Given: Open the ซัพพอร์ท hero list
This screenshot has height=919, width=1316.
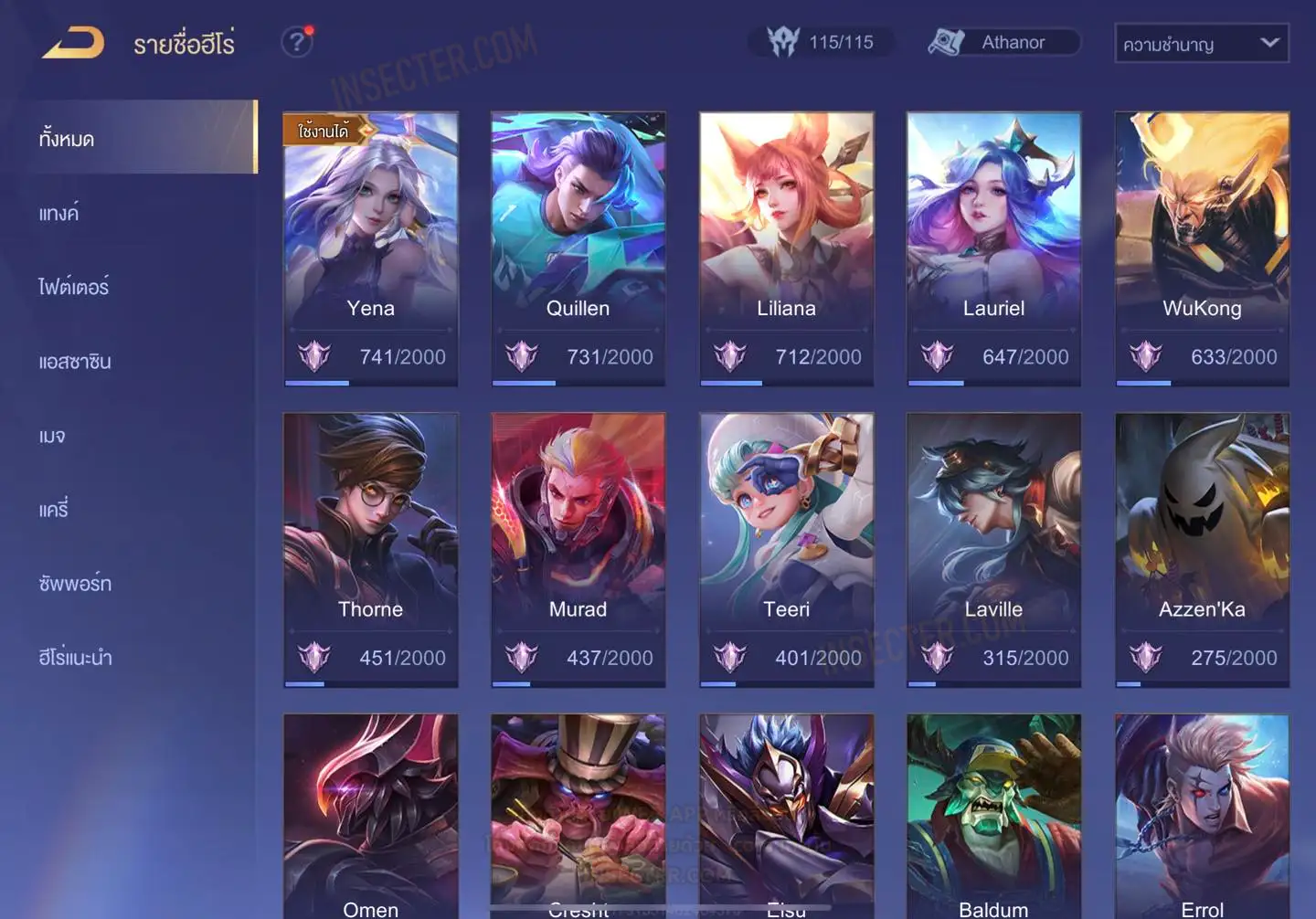Looking at the screenshot, I should pyautogui.click(x=75, y=584).
